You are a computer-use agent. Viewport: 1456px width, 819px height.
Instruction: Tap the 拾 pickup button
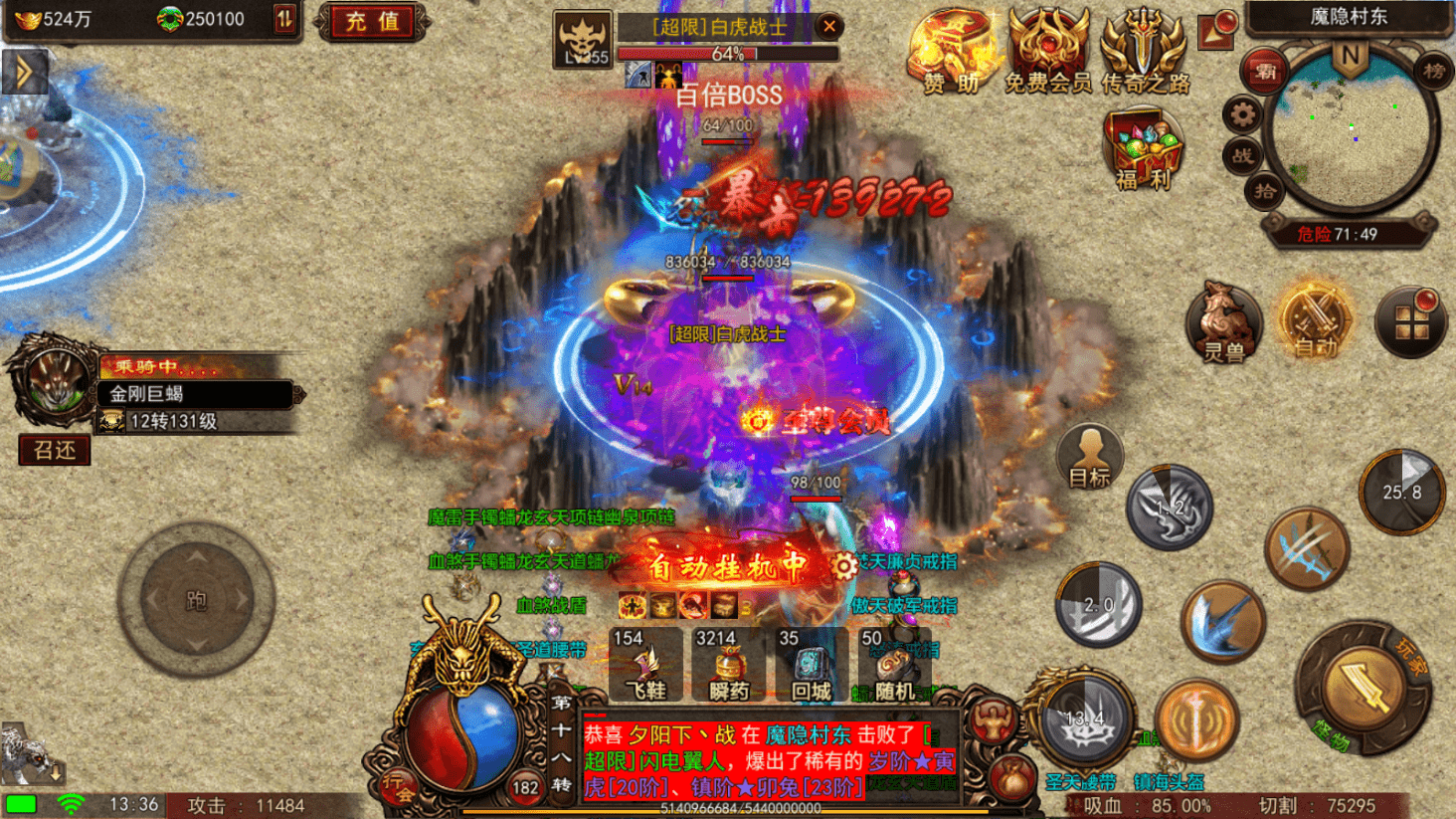pyautogui.click(x=1264, y=191)
